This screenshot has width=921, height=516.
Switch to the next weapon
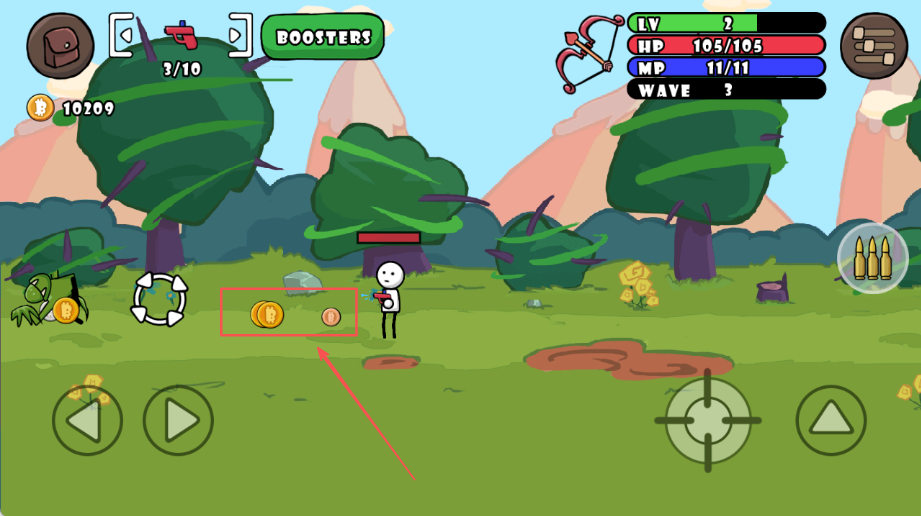[238, 37]
